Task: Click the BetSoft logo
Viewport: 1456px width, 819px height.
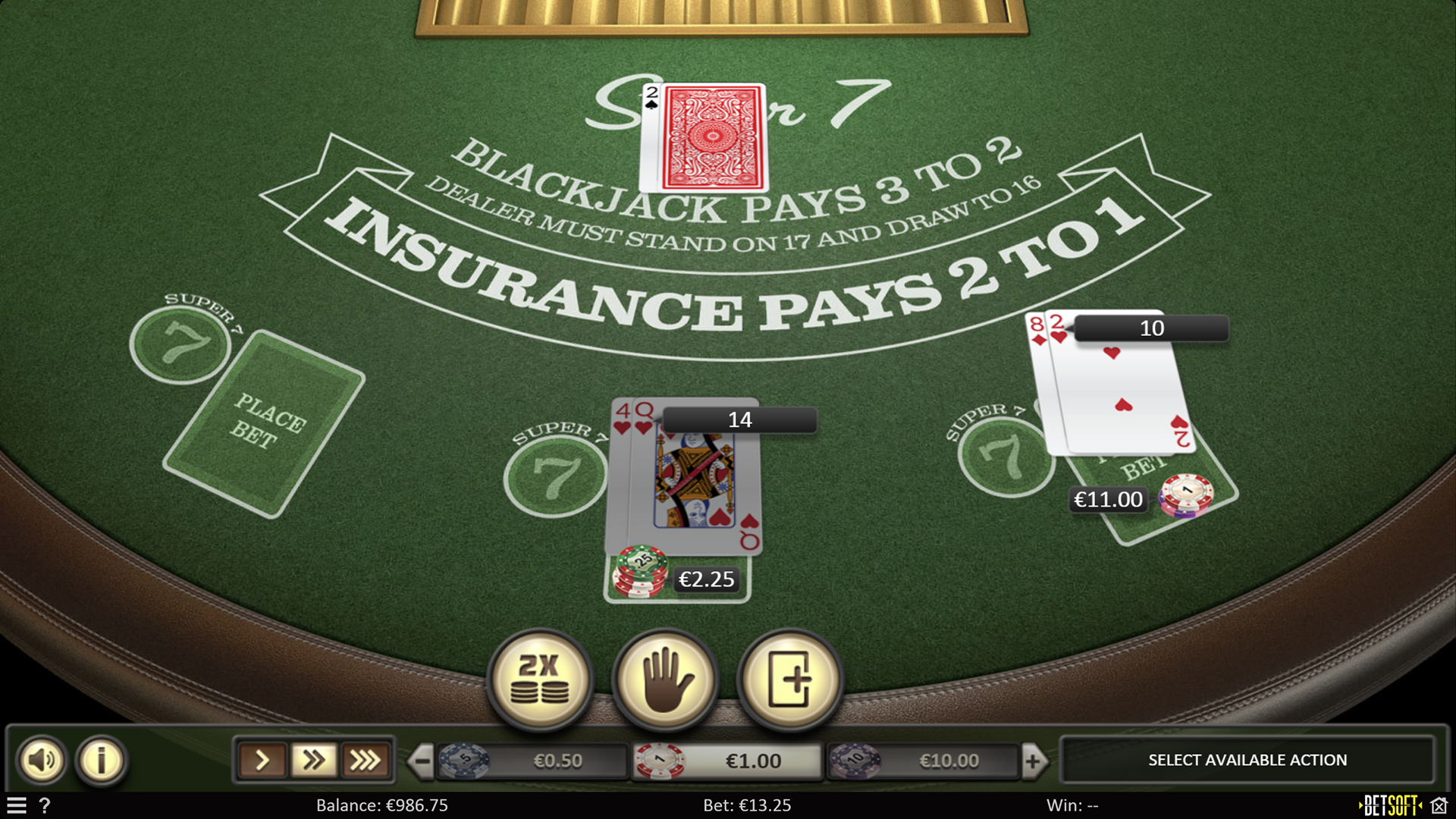Action: 1392,805
